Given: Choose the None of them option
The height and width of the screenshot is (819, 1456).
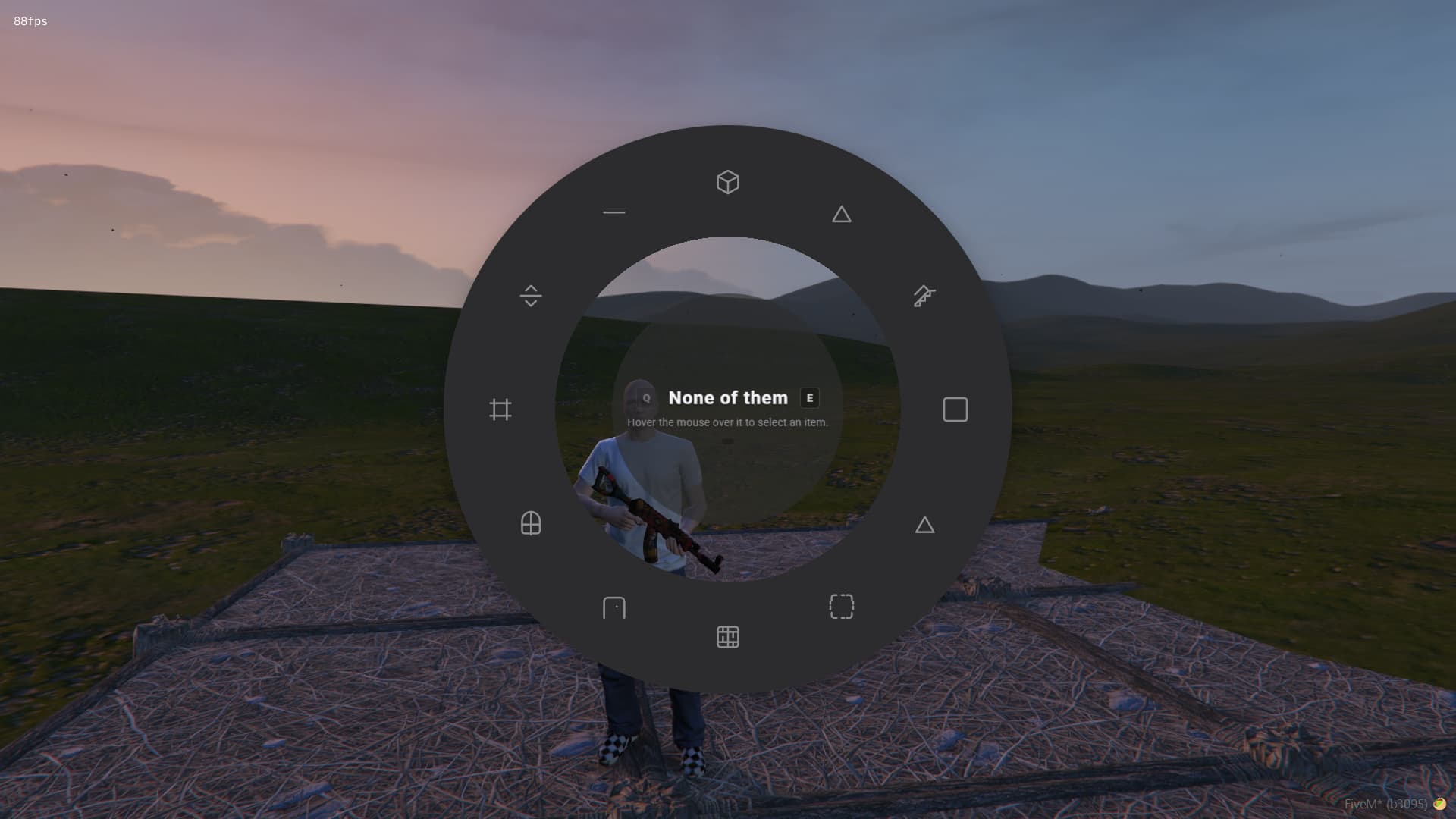Looking at the screenshot, I should 728,397.
